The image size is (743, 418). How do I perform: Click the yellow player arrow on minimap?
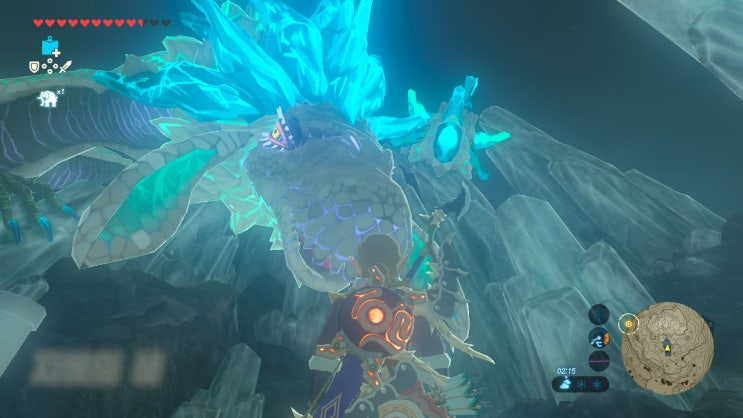667,346
